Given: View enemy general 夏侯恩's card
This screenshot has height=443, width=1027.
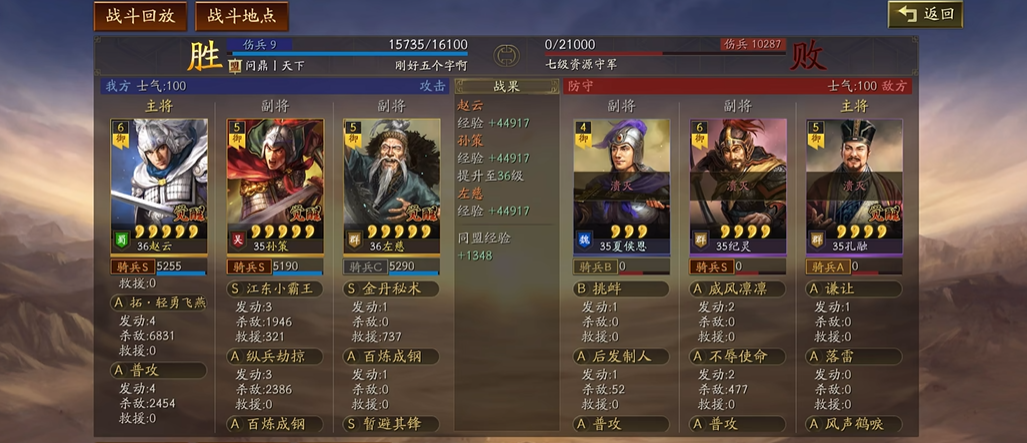Looking at the screenshot, I should tap(621, 185).
